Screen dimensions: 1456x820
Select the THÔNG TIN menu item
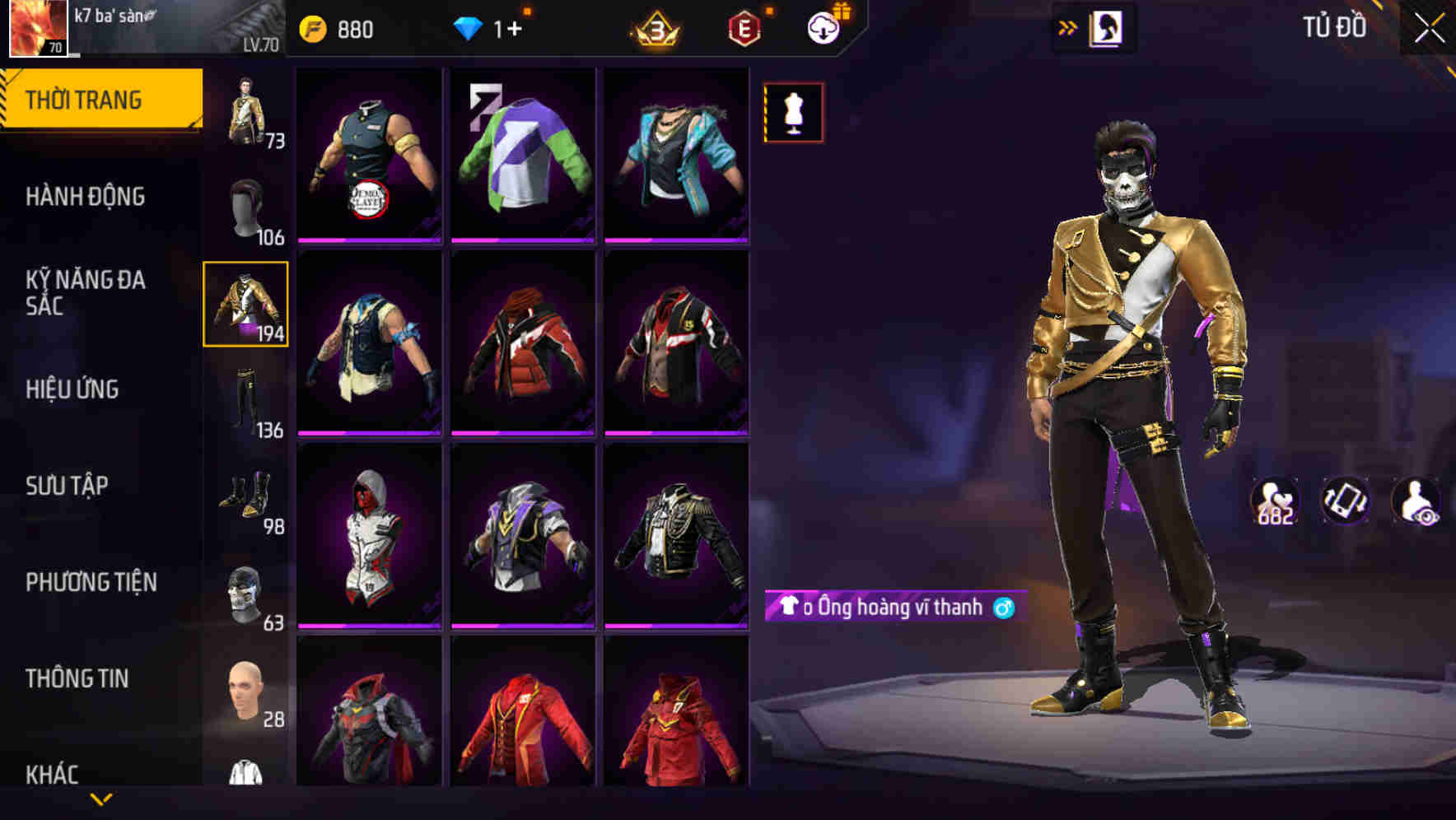click(x=77, y=679)
